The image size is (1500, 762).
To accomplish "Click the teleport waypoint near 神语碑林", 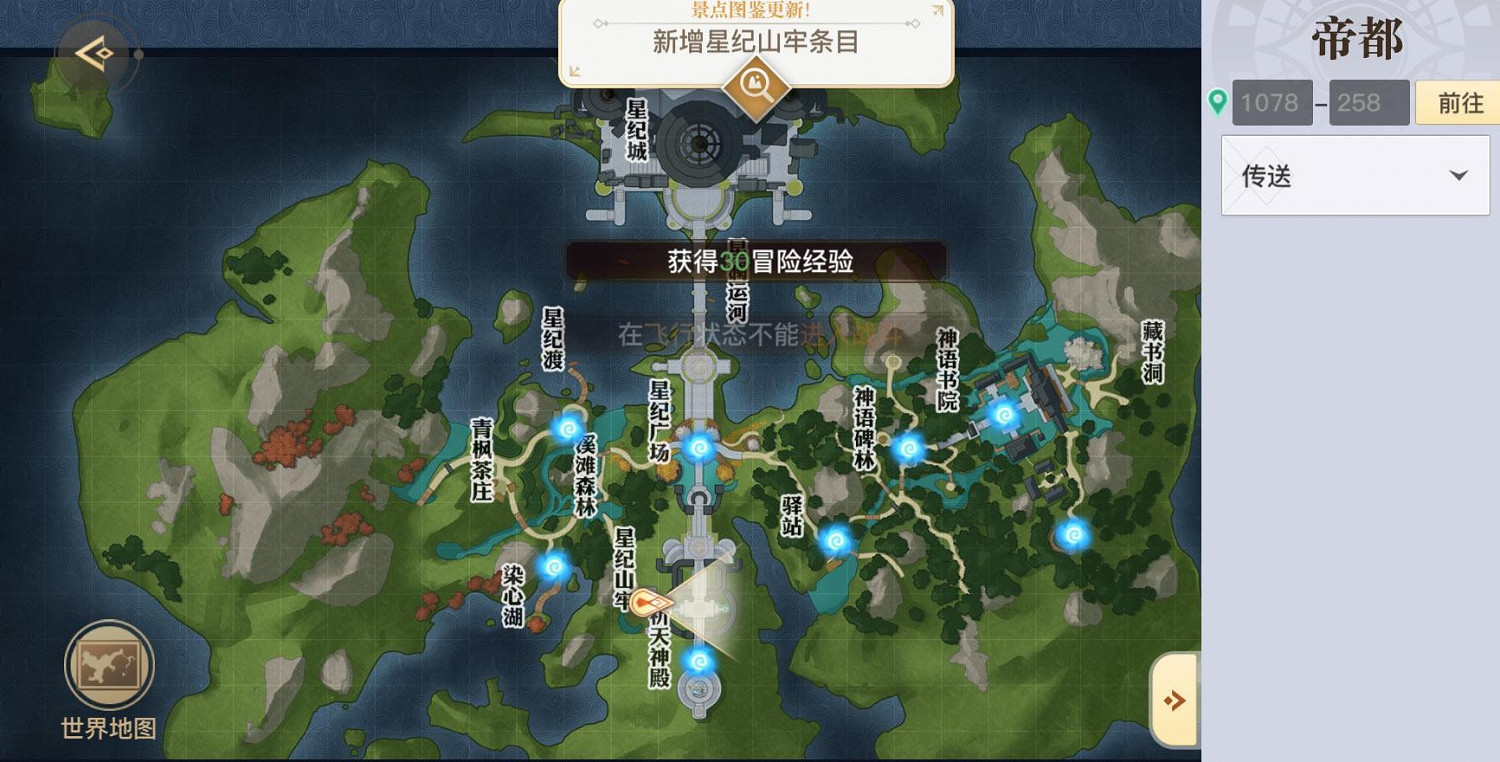I will (x=908, y=449).
